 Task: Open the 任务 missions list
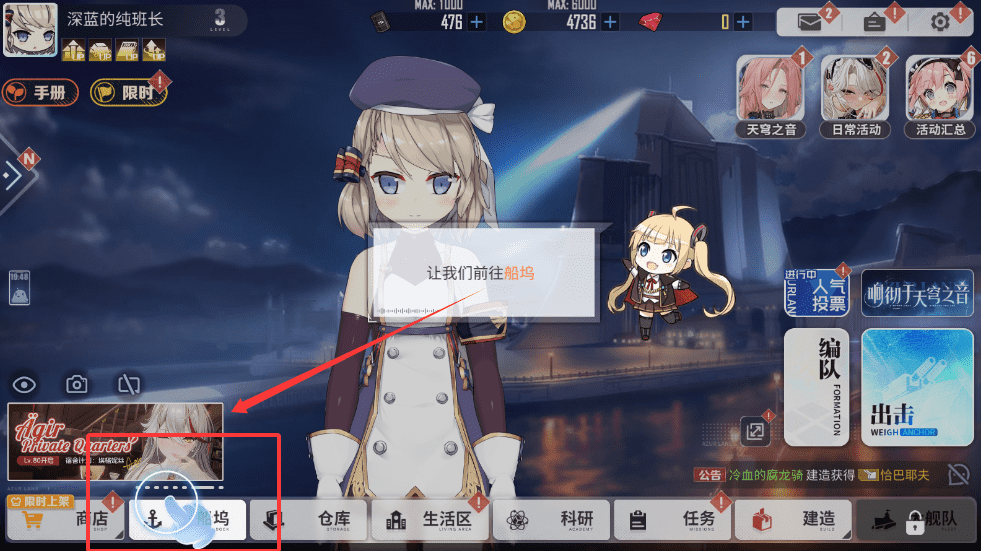pyautogui.click(x=674, y=520)
